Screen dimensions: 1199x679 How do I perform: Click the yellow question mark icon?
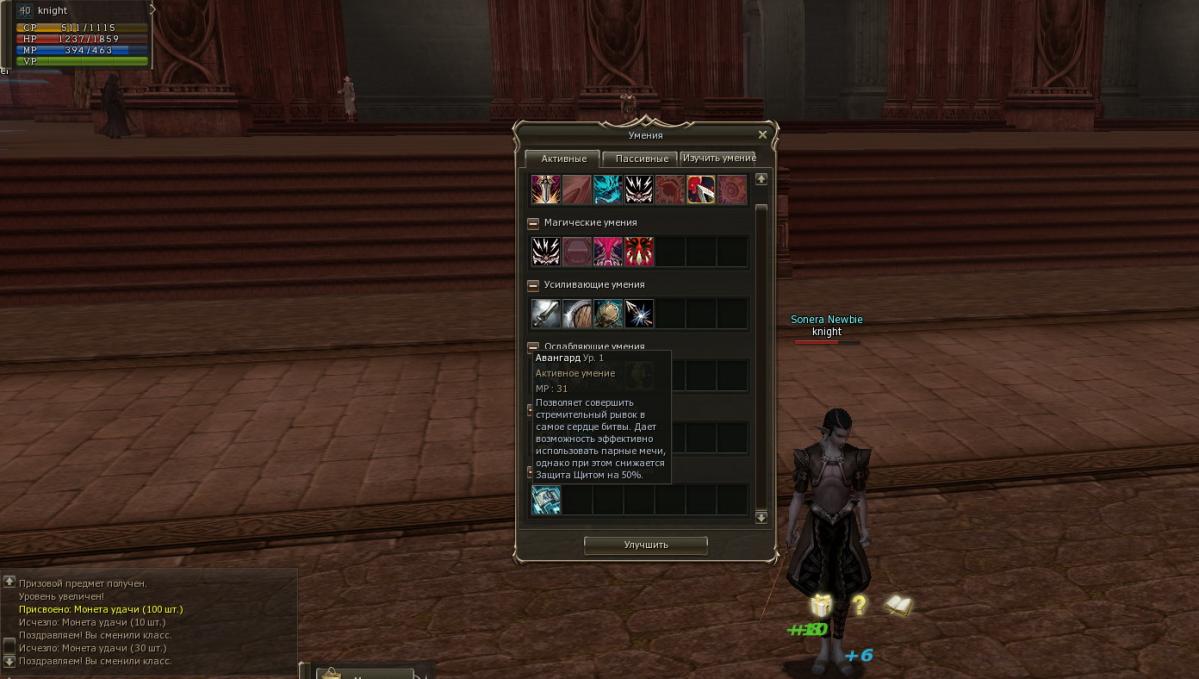click(x=858, y=605)
